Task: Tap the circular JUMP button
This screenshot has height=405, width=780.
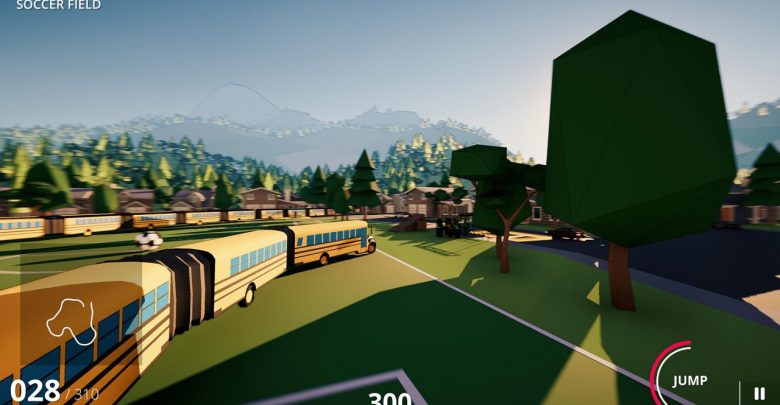Action: pos(689,380)
